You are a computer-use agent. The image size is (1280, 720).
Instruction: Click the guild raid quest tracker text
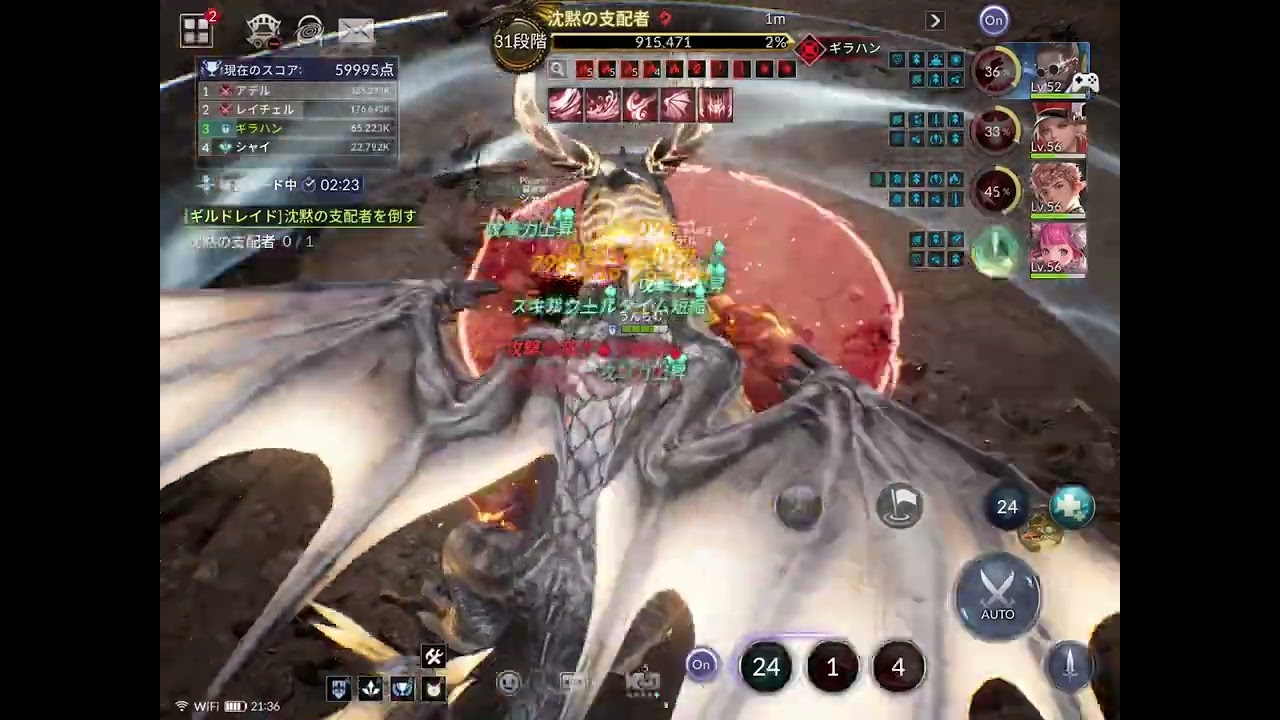(x=301, y=216)
